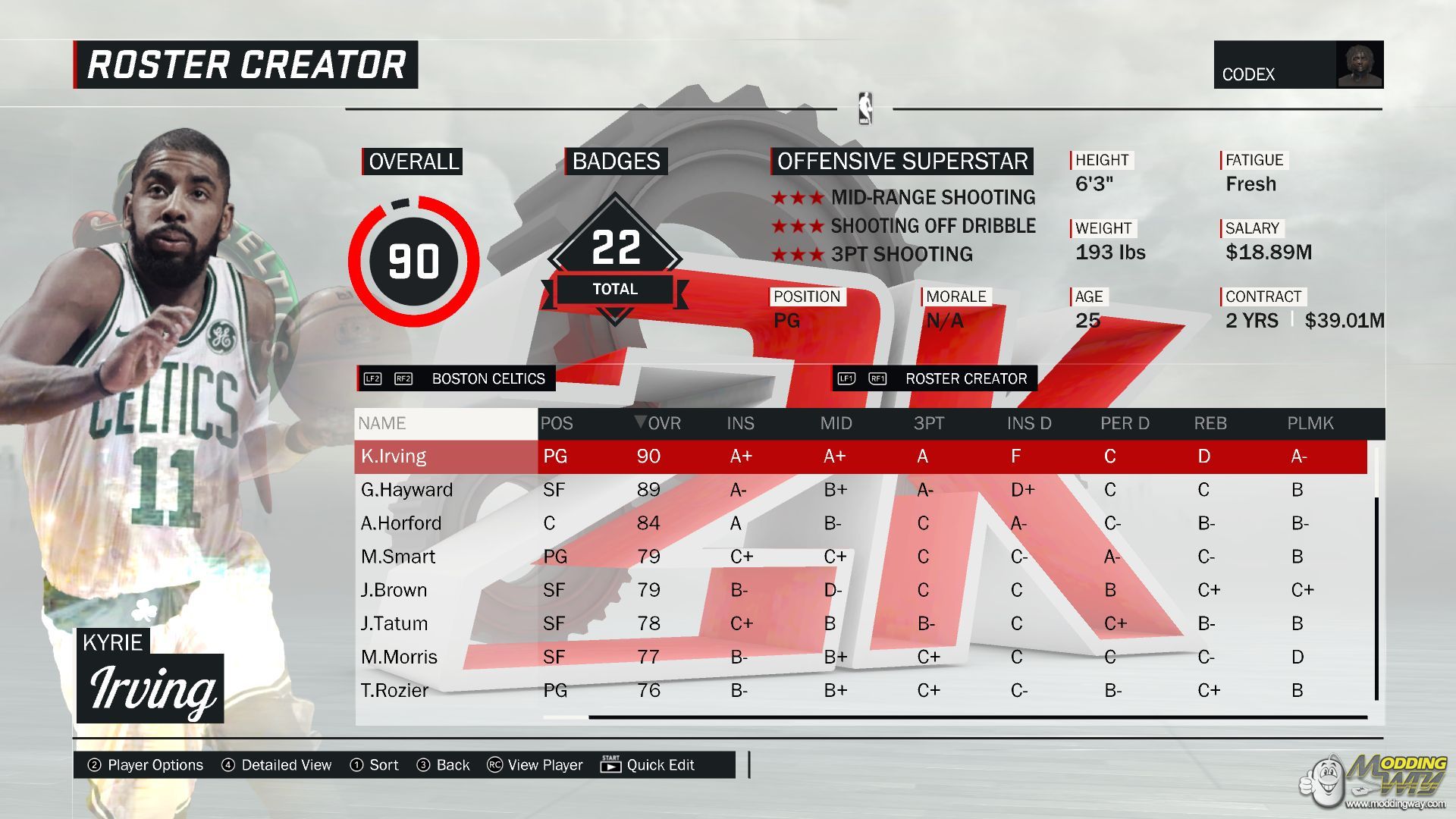Sort the table by the 3PT column
The width and height of the screenshot is (1456, 819).
pyautogui.click(x=928, y=423)
